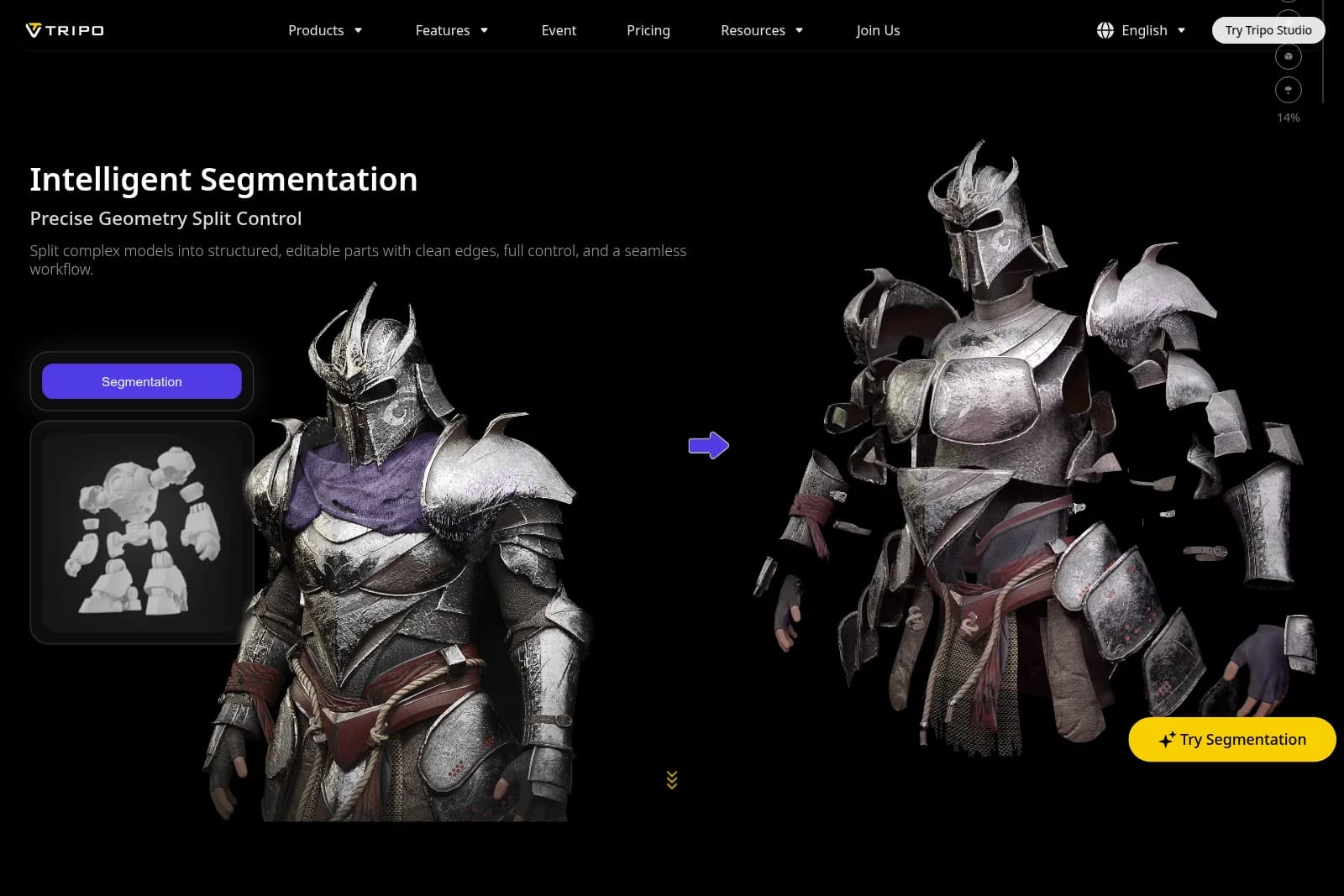
Task: Click the 14% progress indicator
Action: [x=1288, y=118]
